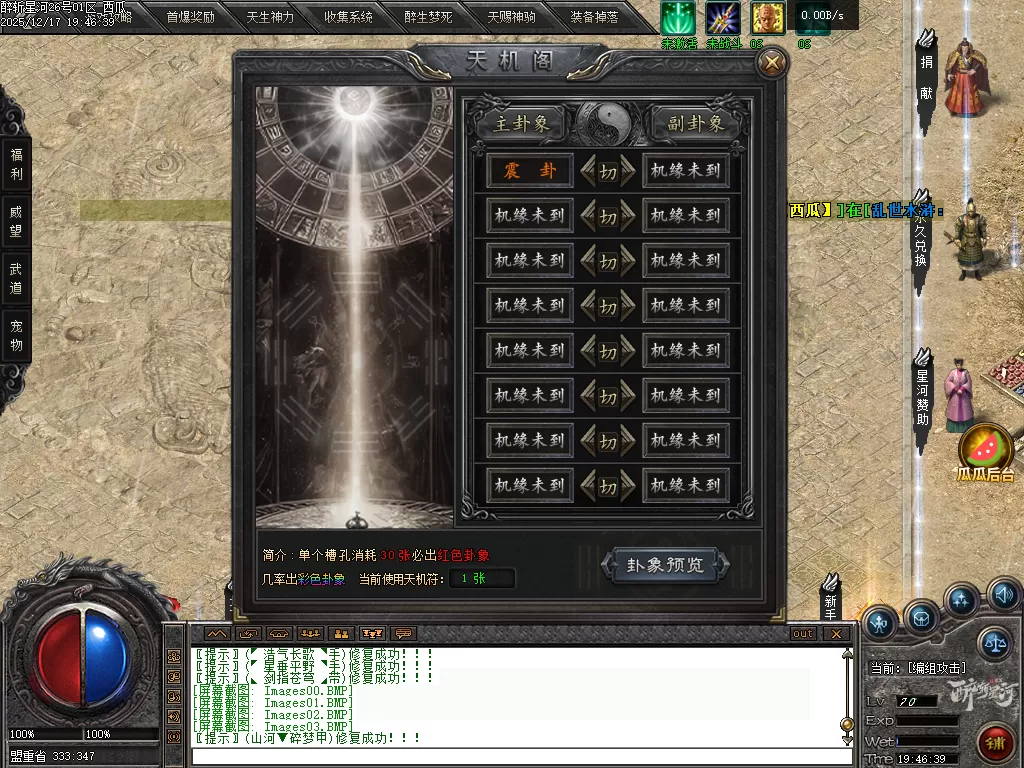This screenshot has height=768, width=1024.
Task: Open the 天生神力 menu
Action: coord(270,16)
